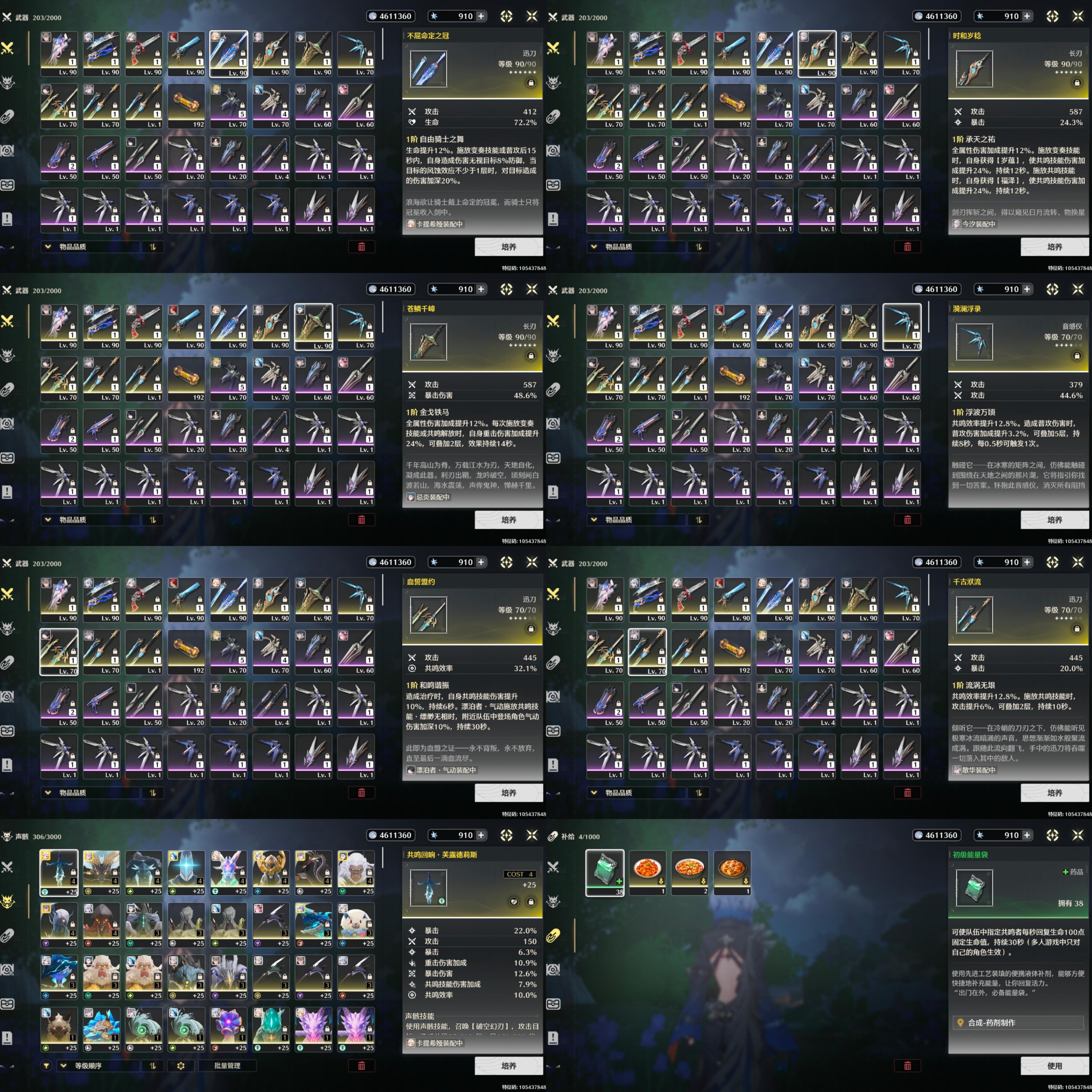Open the 合成-药剂制作 crafting link

[x=1017, y=1022]
